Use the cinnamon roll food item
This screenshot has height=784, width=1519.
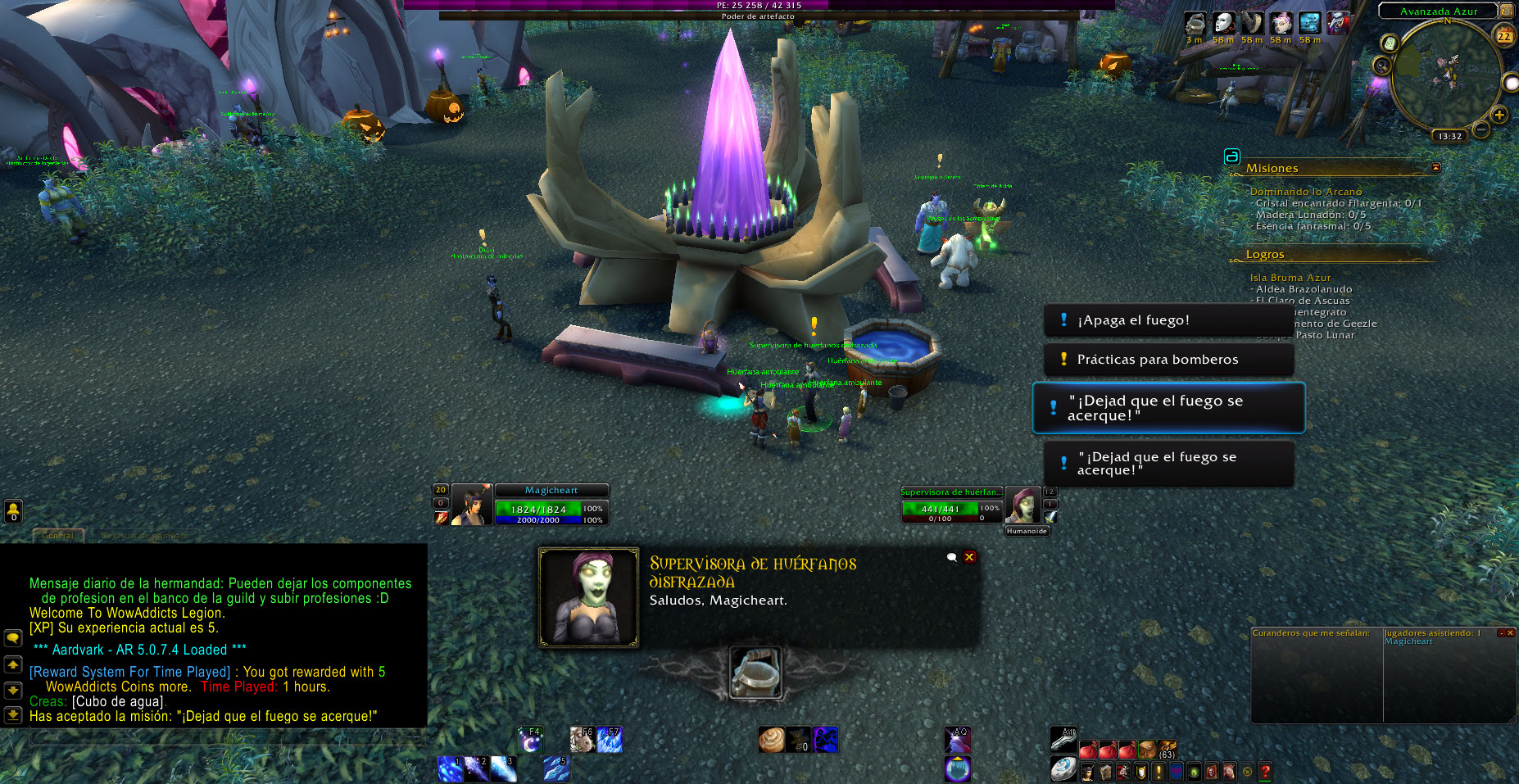[771, 740]
